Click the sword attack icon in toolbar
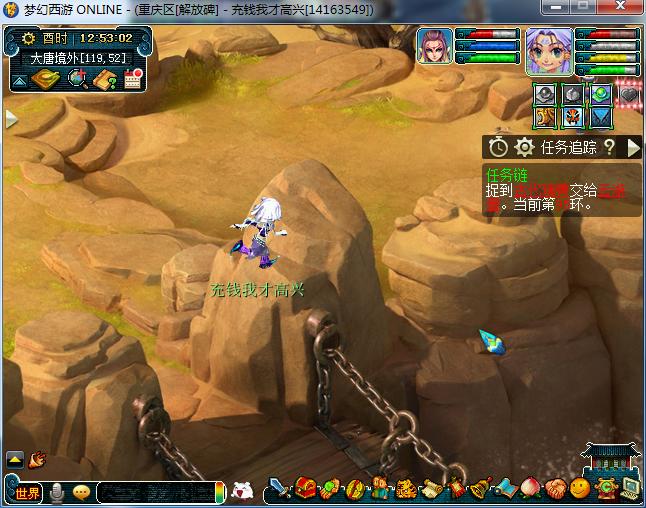 280,490
